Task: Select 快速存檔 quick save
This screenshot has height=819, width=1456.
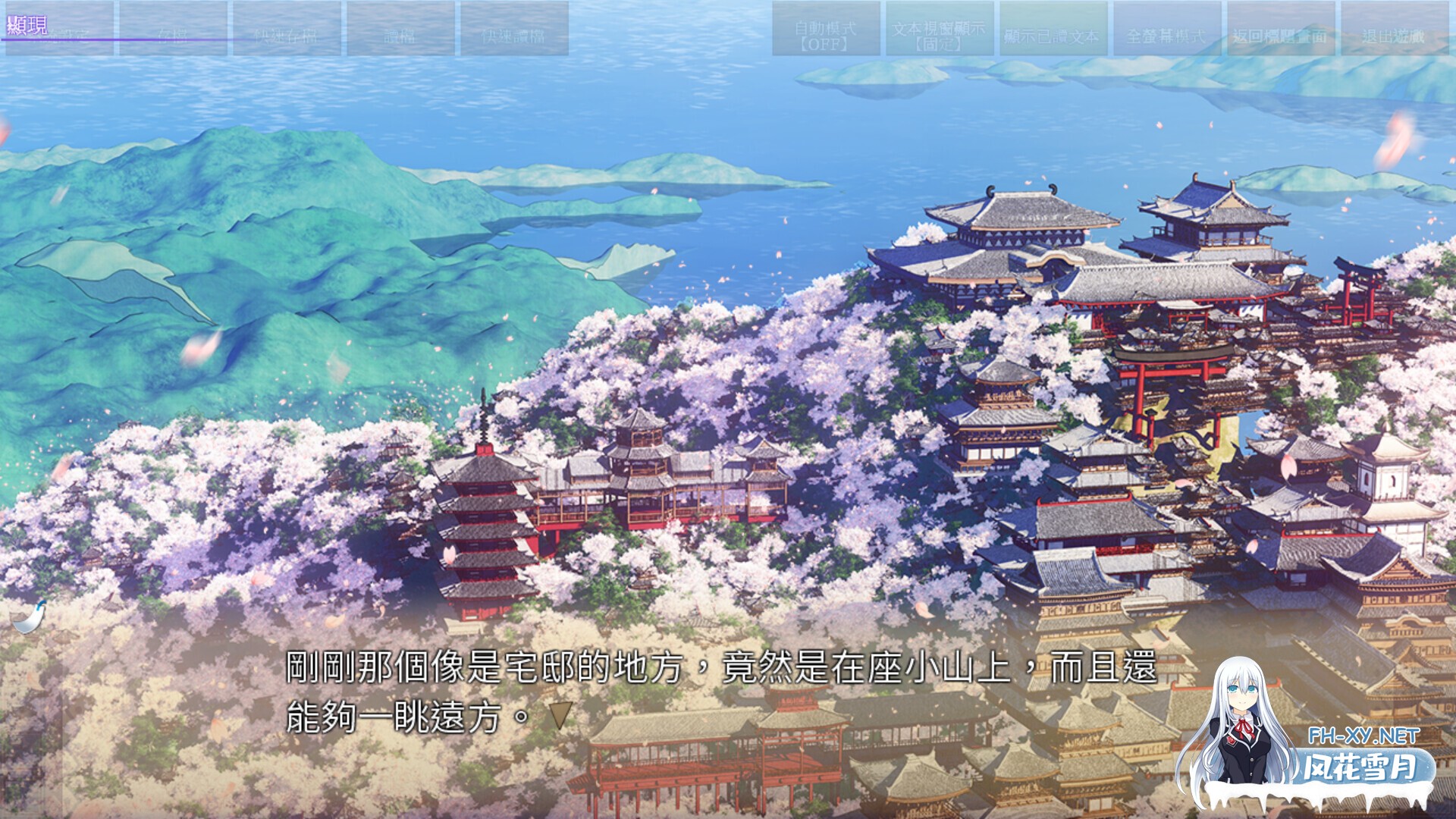Action: click(287, 36)
